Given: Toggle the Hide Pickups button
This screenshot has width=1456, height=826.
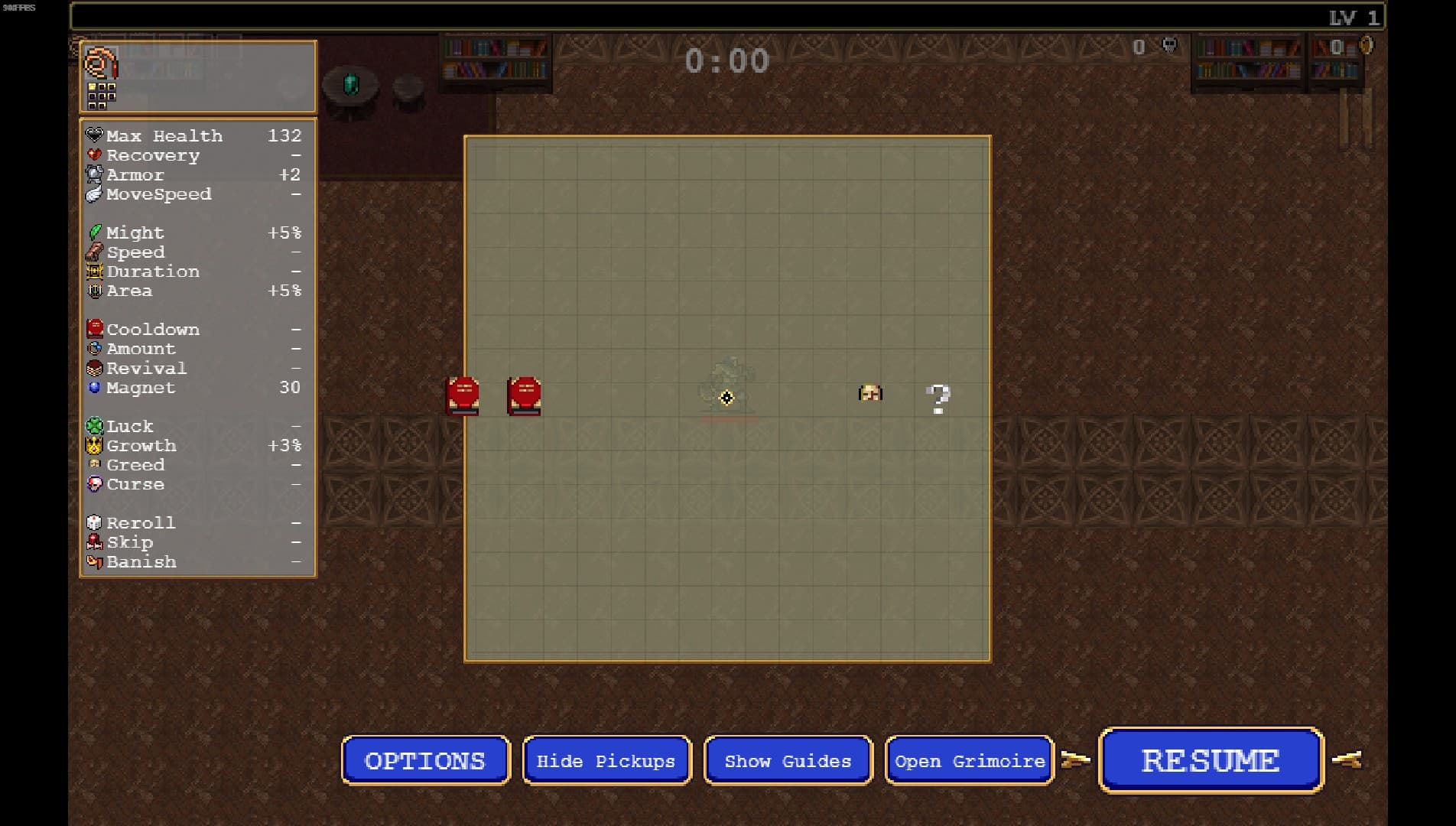Looking at the screenshot, I should [x=606, y=760].
